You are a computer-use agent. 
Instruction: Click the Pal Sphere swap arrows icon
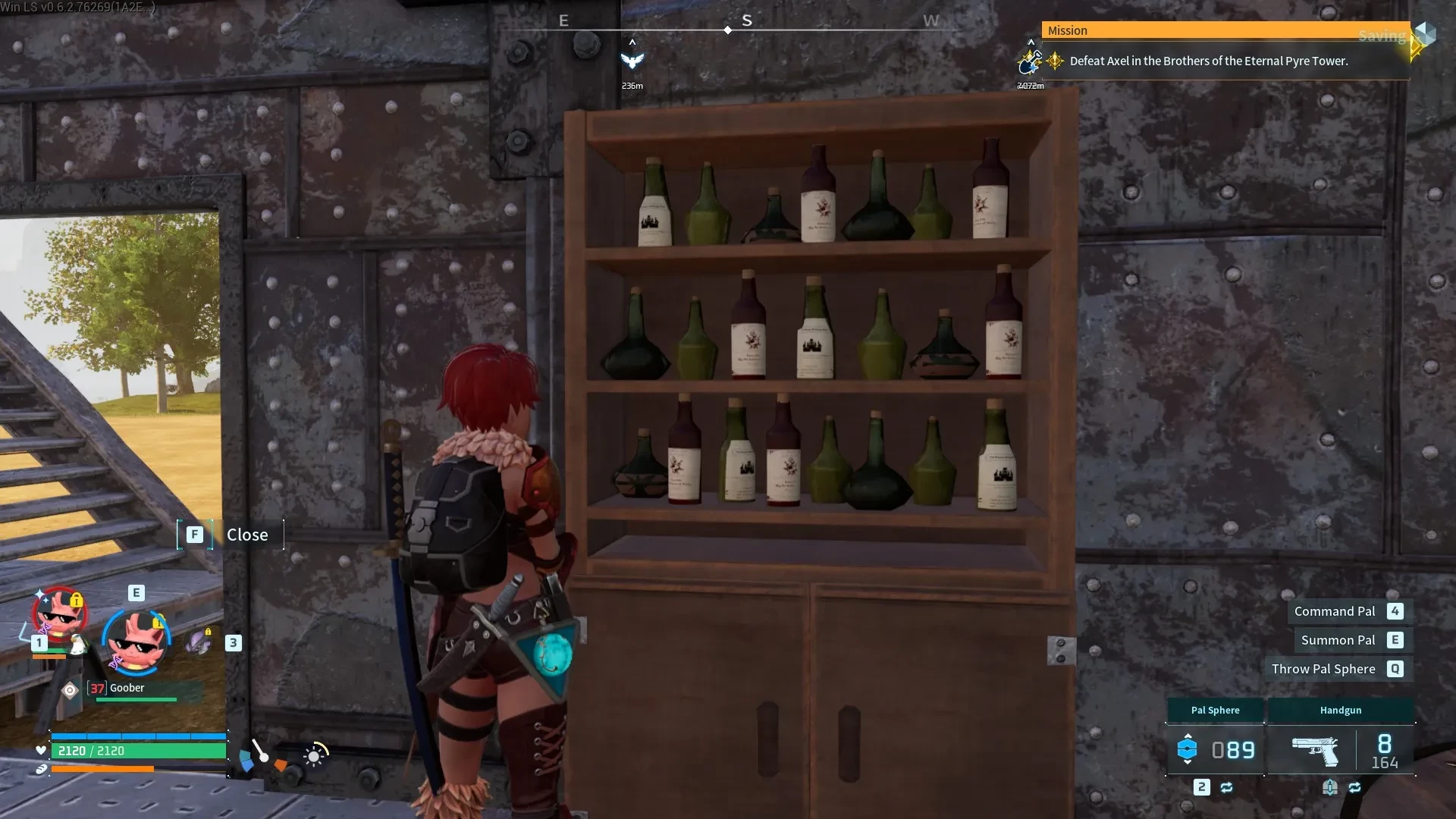[x=1226, y=788]
